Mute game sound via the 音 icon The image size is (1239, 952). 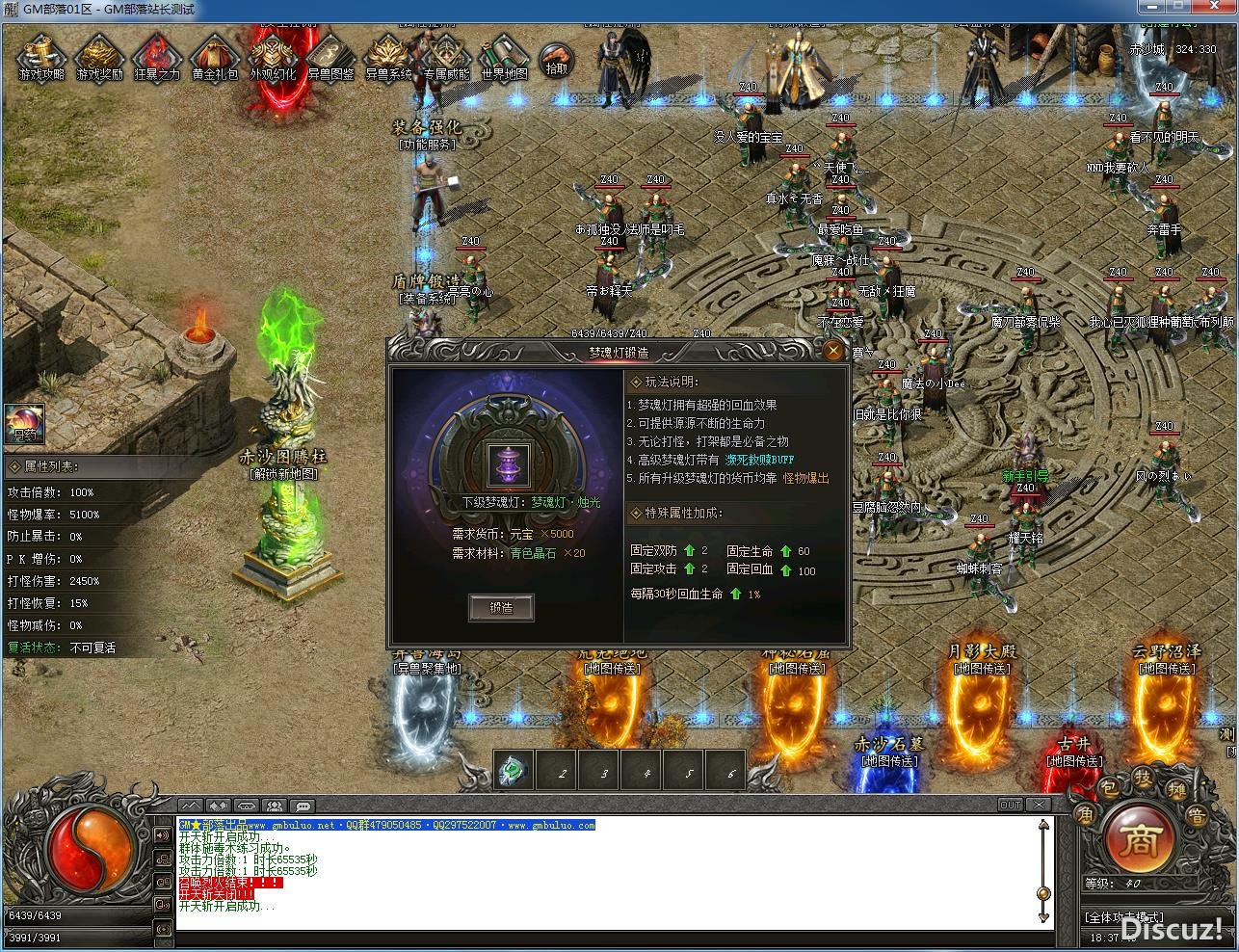pos(1198,814)
